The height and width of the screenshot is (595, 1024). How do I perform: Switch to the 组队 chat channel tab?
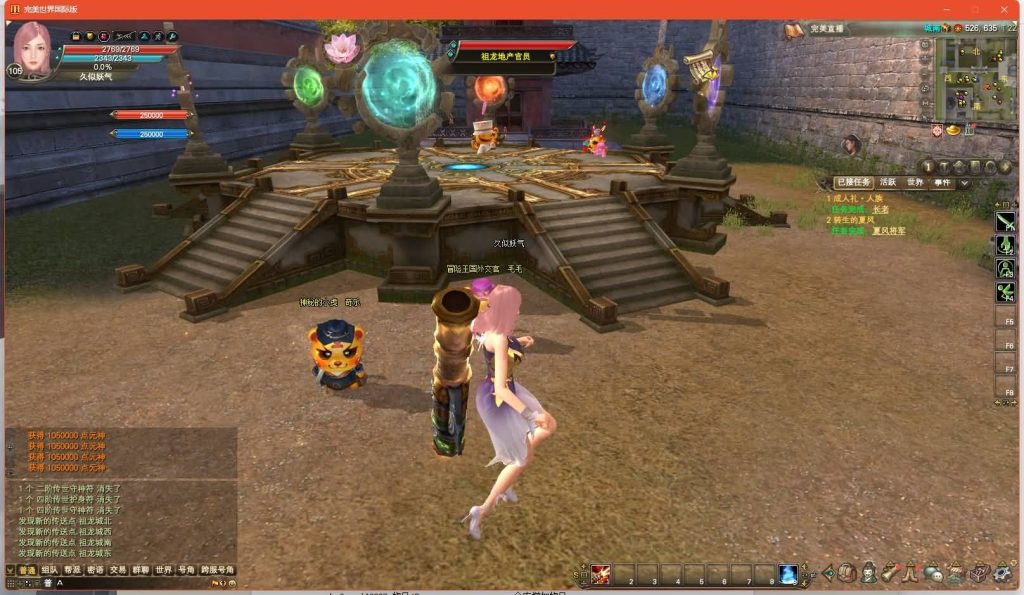(49, 570)
